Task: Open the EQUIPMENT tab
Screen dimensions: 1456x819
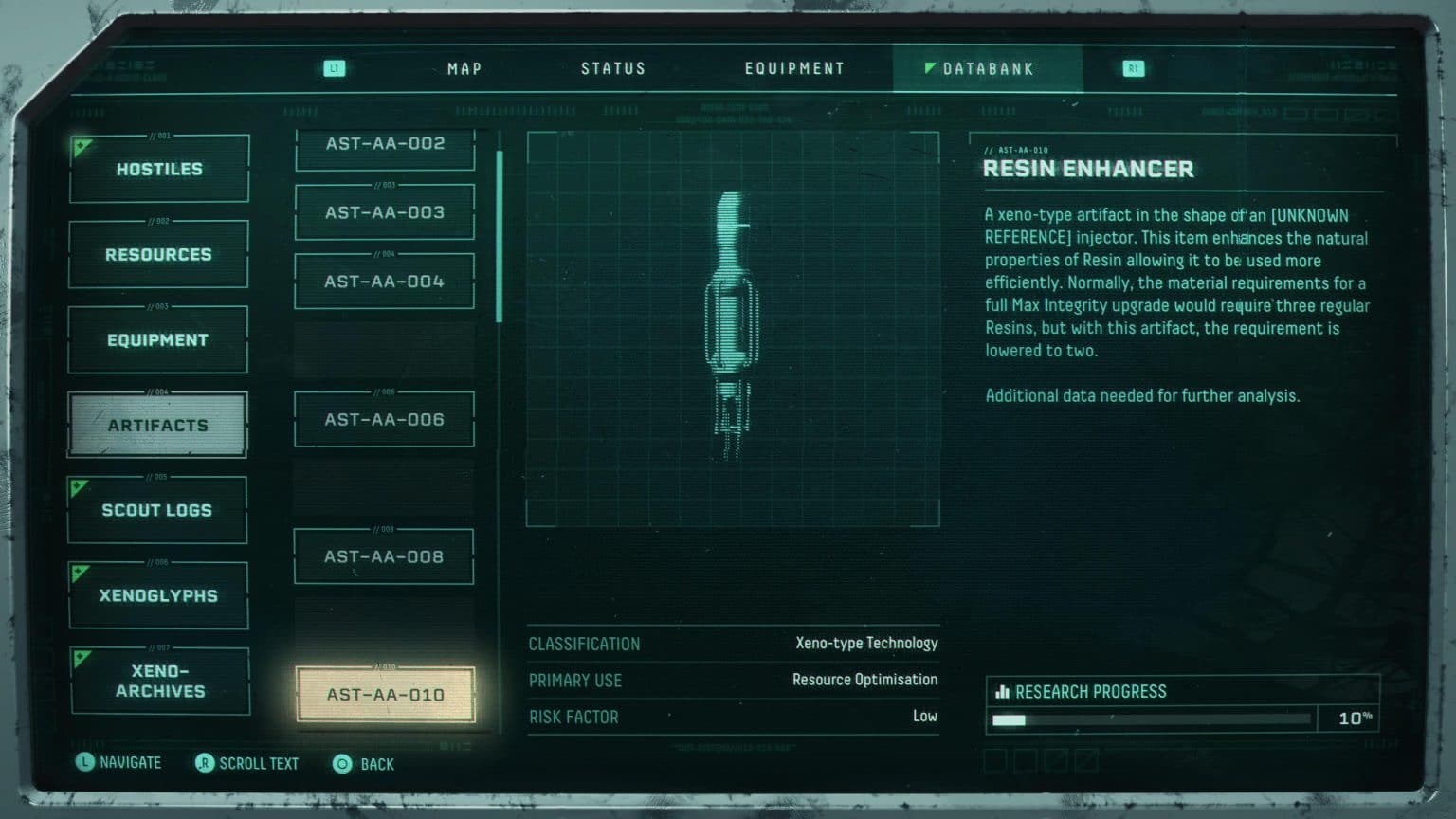Action: click(x=795, y=67)
